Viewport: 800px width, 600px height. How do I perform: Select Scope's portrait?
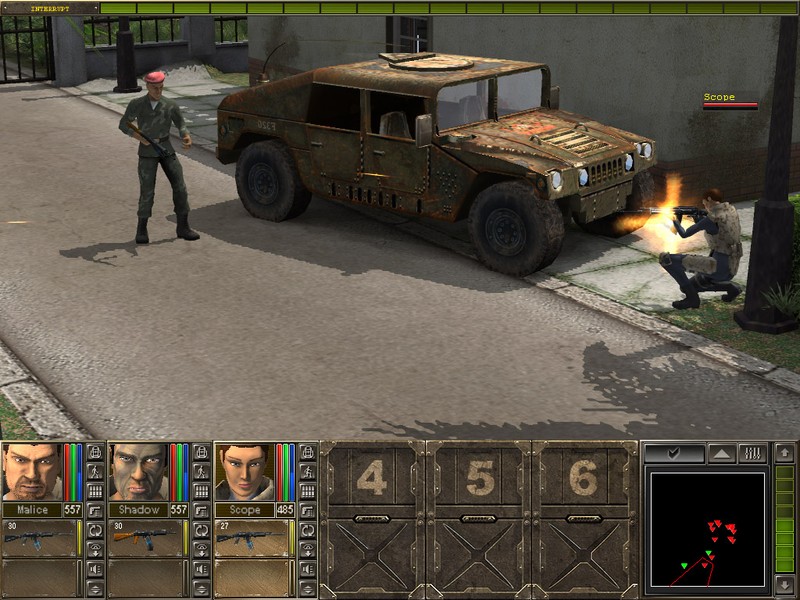[x=244, y=470]
